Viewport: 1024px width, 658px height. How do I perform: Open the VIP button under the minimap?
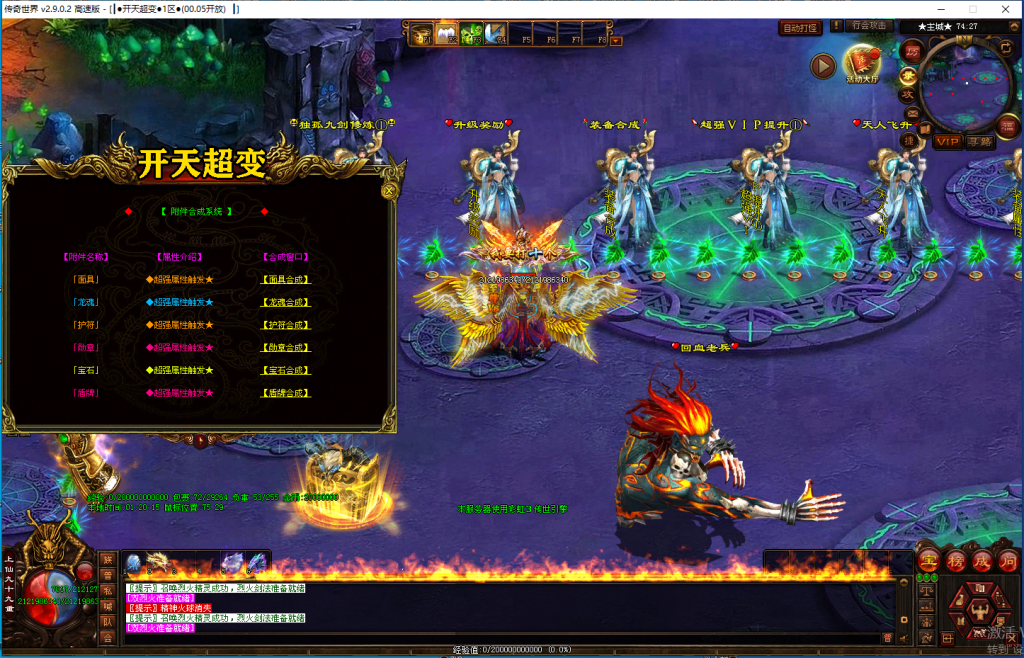(947, 142)
